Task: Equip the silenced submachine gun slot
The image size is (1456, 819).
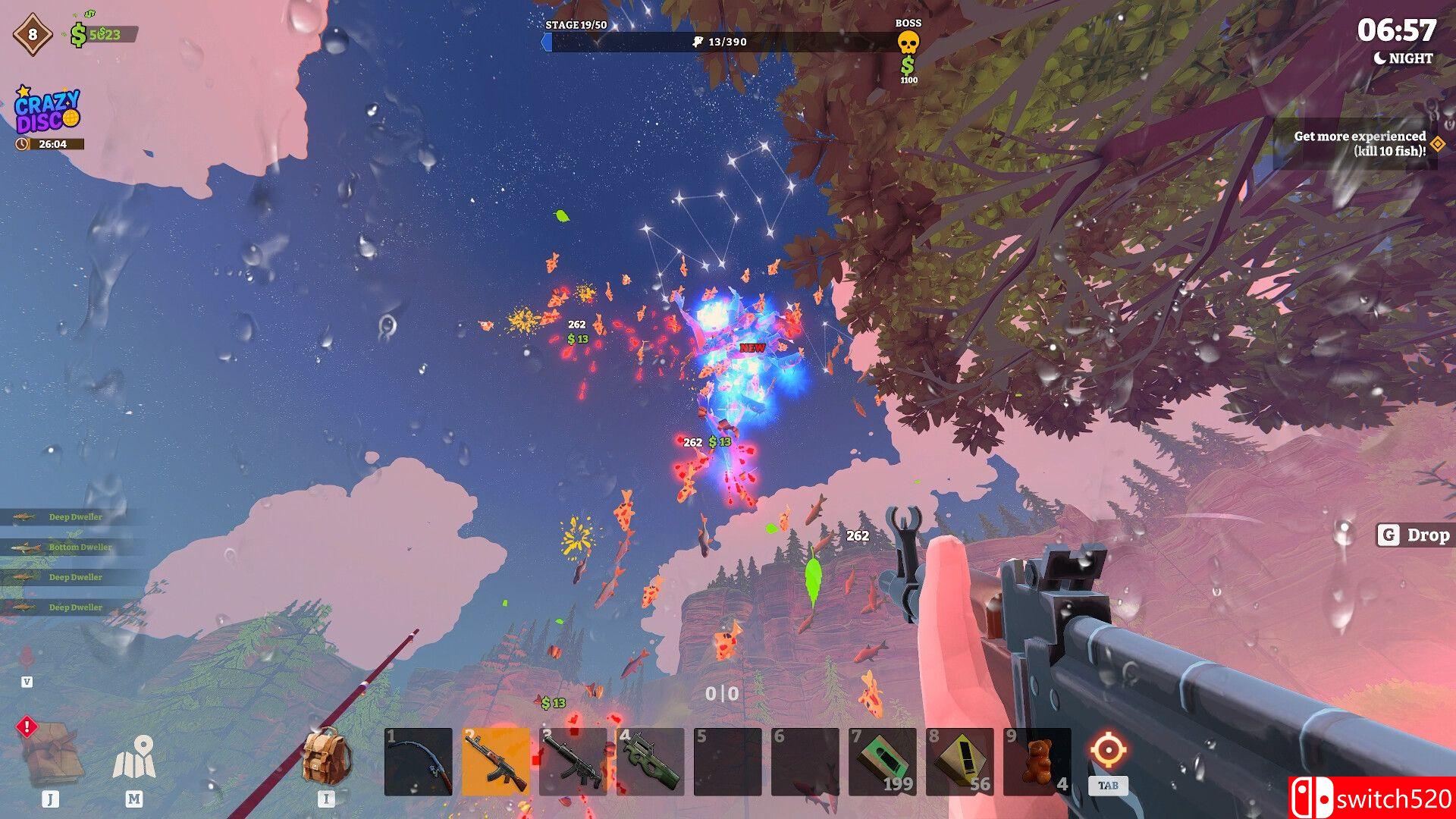Action: (x=573, y=762)
